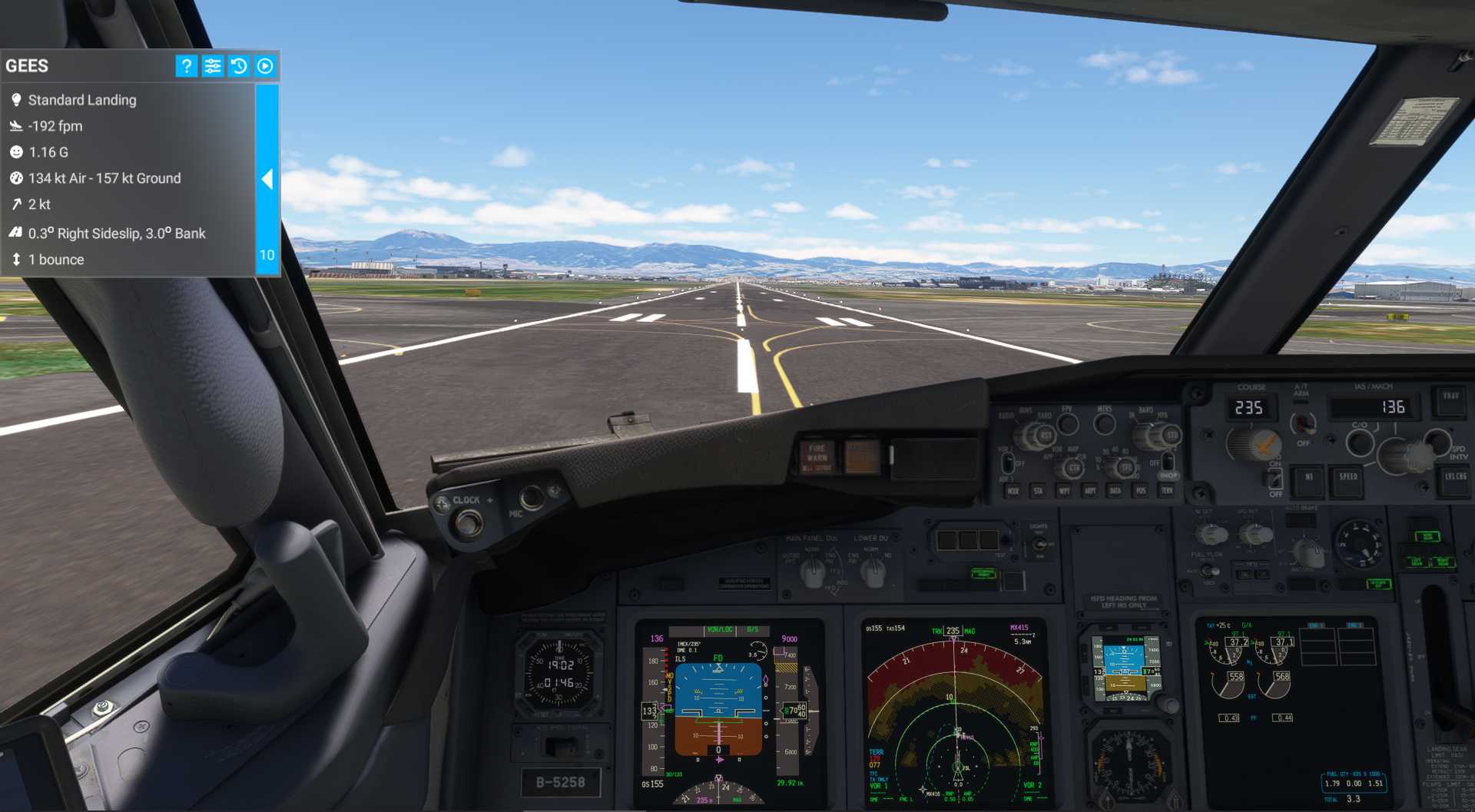Screen dimensions: 1475x812
Task: Open GEES settings sliders button
Action: 213,66
